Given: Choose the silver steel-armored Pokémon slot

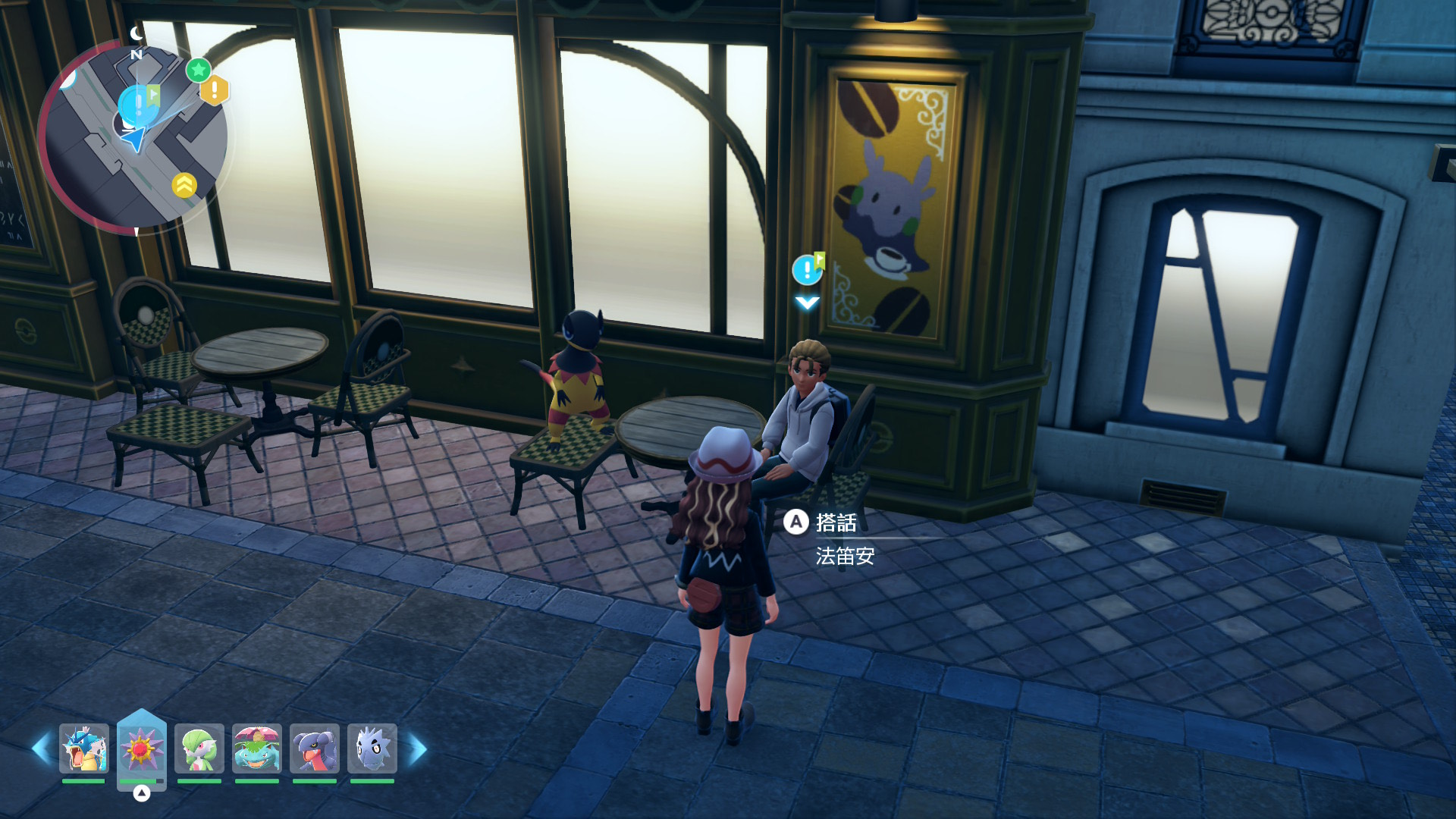Looking at the screenshot, I should pyautogui.click(x=372, y=748).
